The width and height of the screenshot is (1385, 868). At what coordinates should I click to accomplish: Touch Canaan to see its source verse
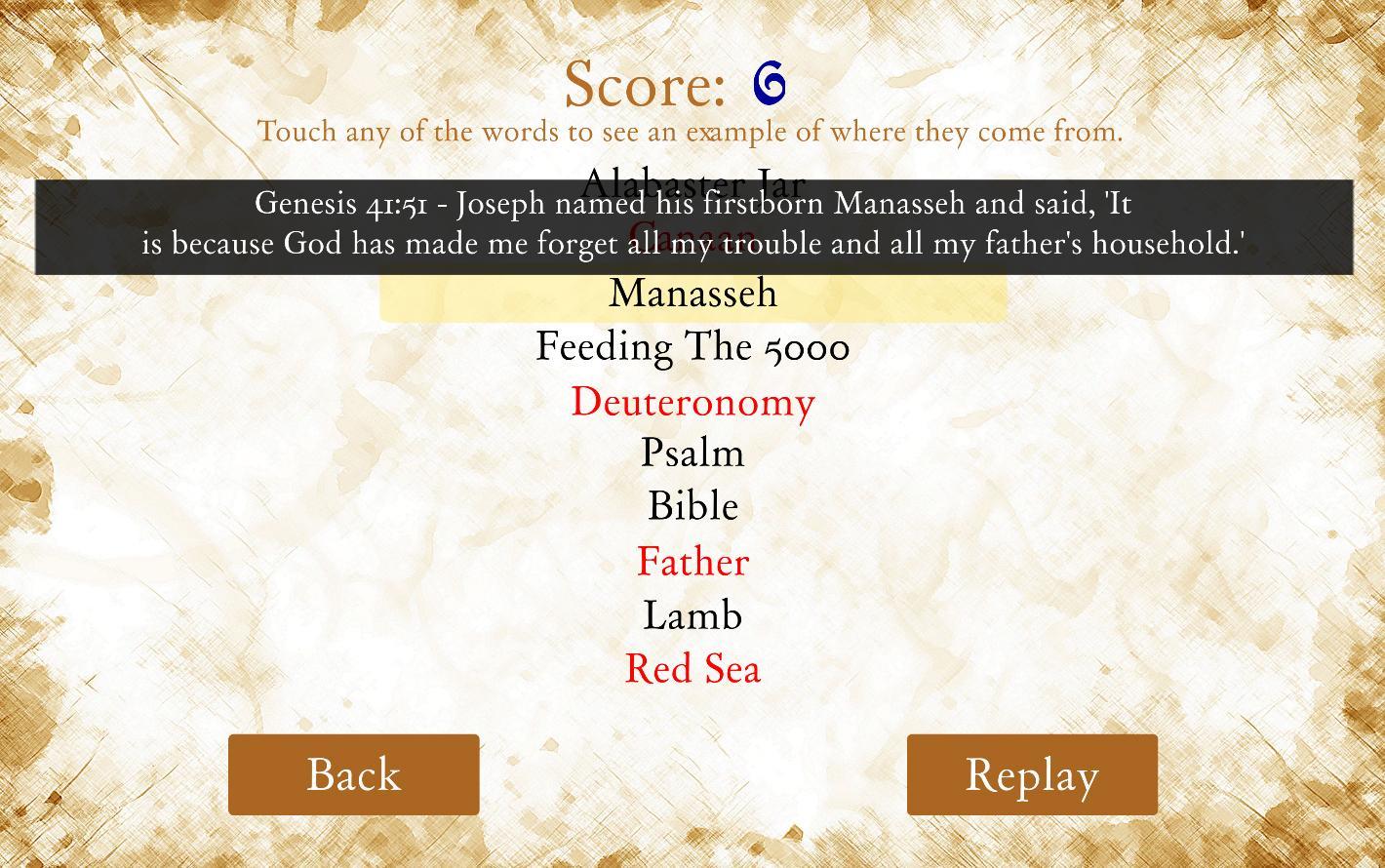click(x=692, y=239)
